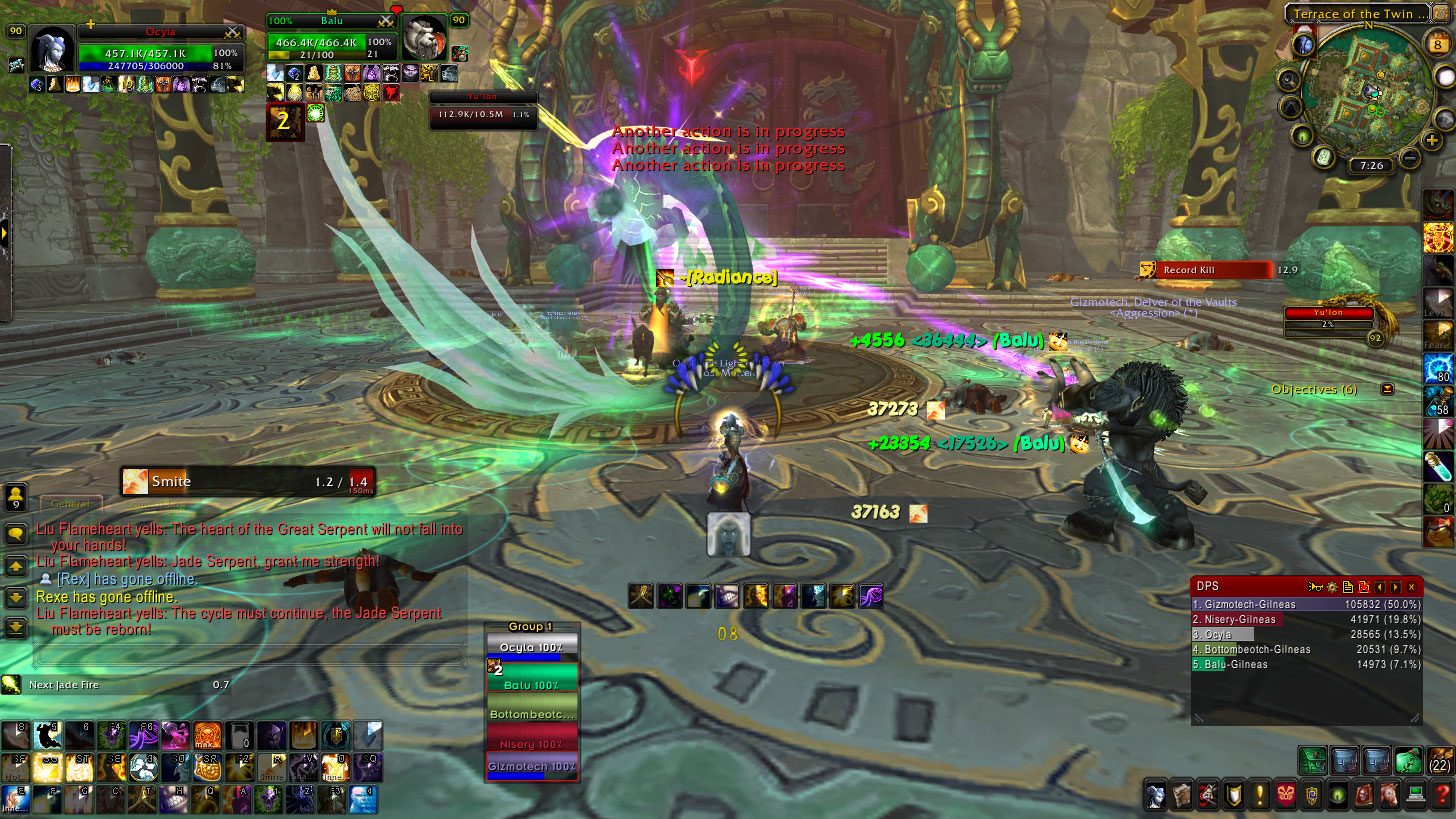Image resolution: width=1456 pixels, height=819 pixels.
Task: Jump chat to bottom with double-arrow button
Action: pos(16,628)
